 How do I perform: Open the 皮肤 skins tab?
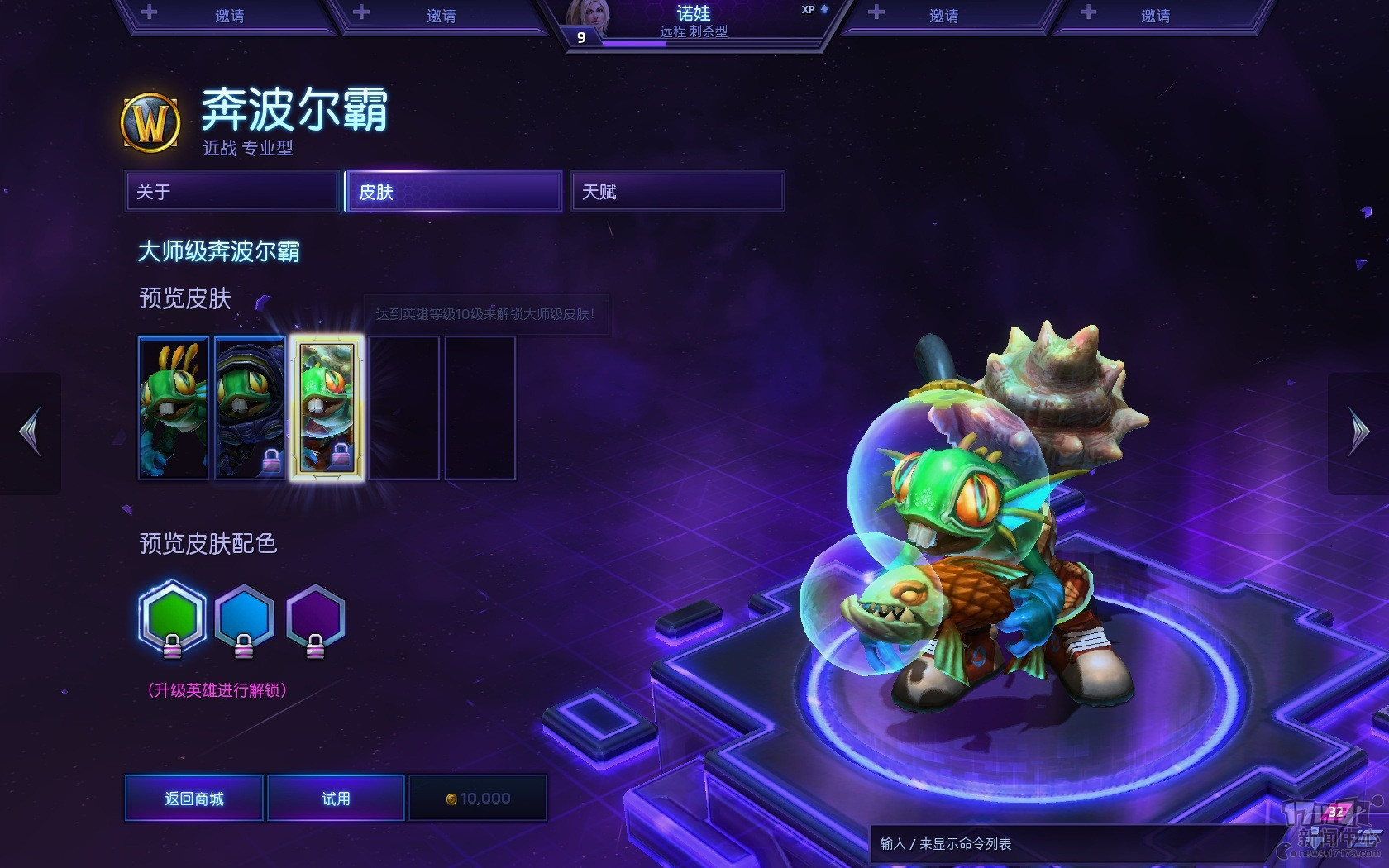pyautogui.click(x=454, y=192)
